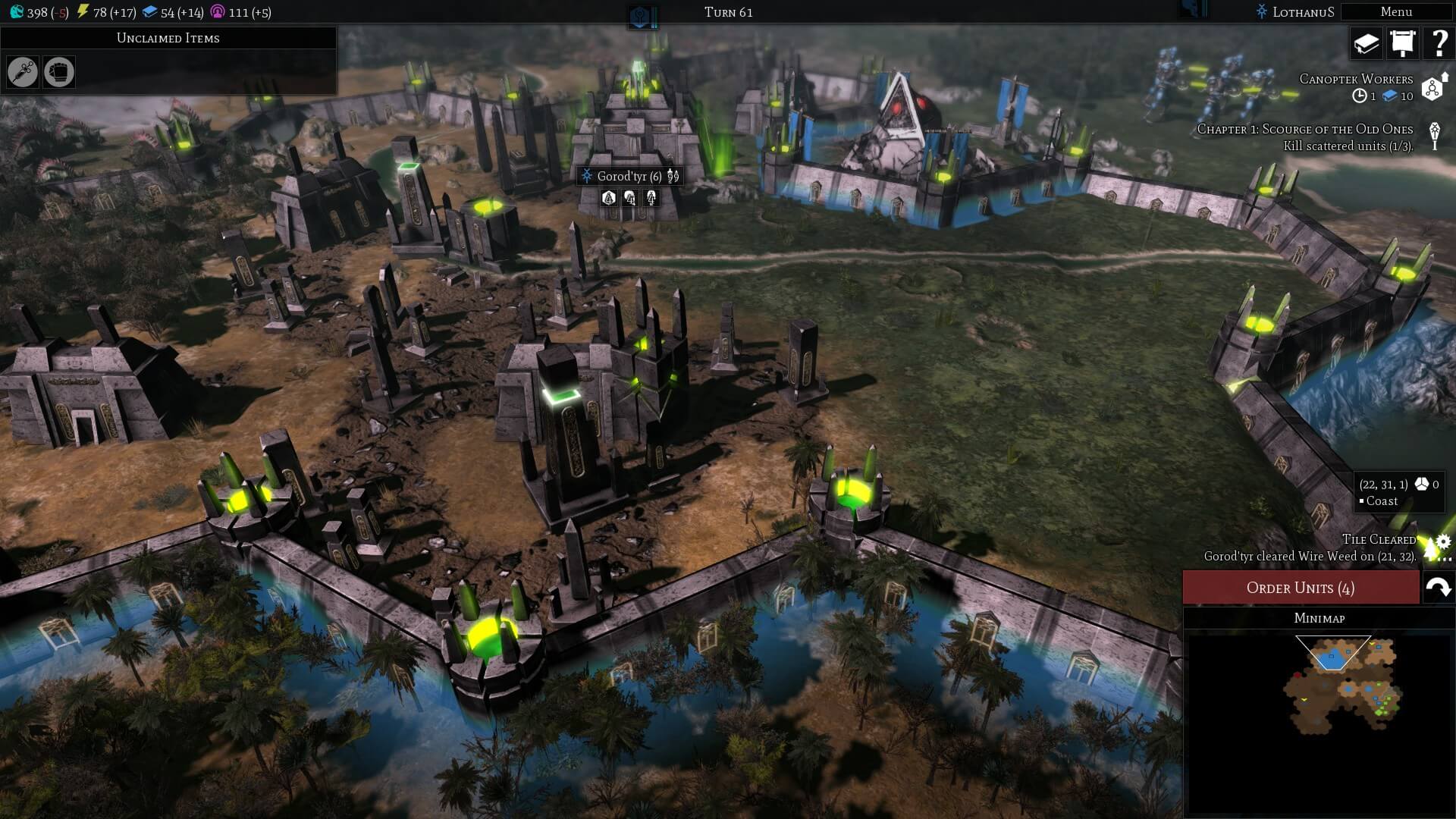Screen dimensions: 1456x819
Task: Click the Order Units (4) button
Action: tap(1301, 588)
